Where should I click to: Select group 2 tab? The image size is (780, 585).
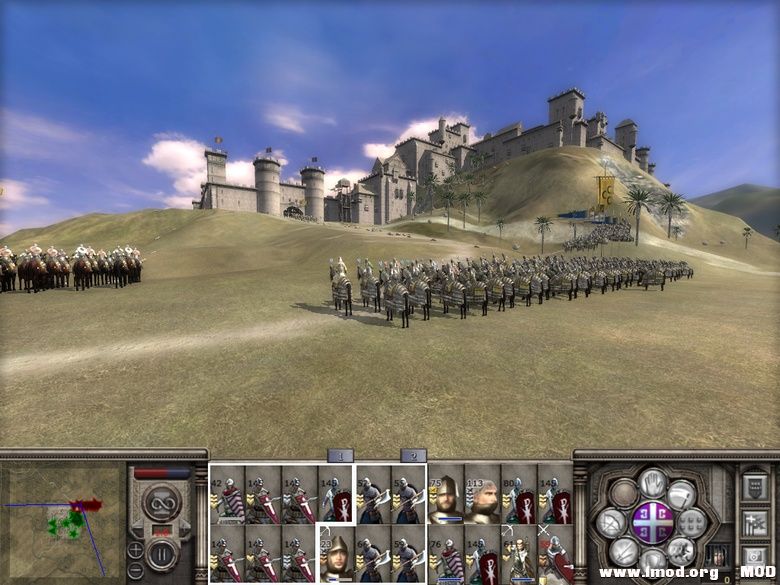tap(413, 456)
